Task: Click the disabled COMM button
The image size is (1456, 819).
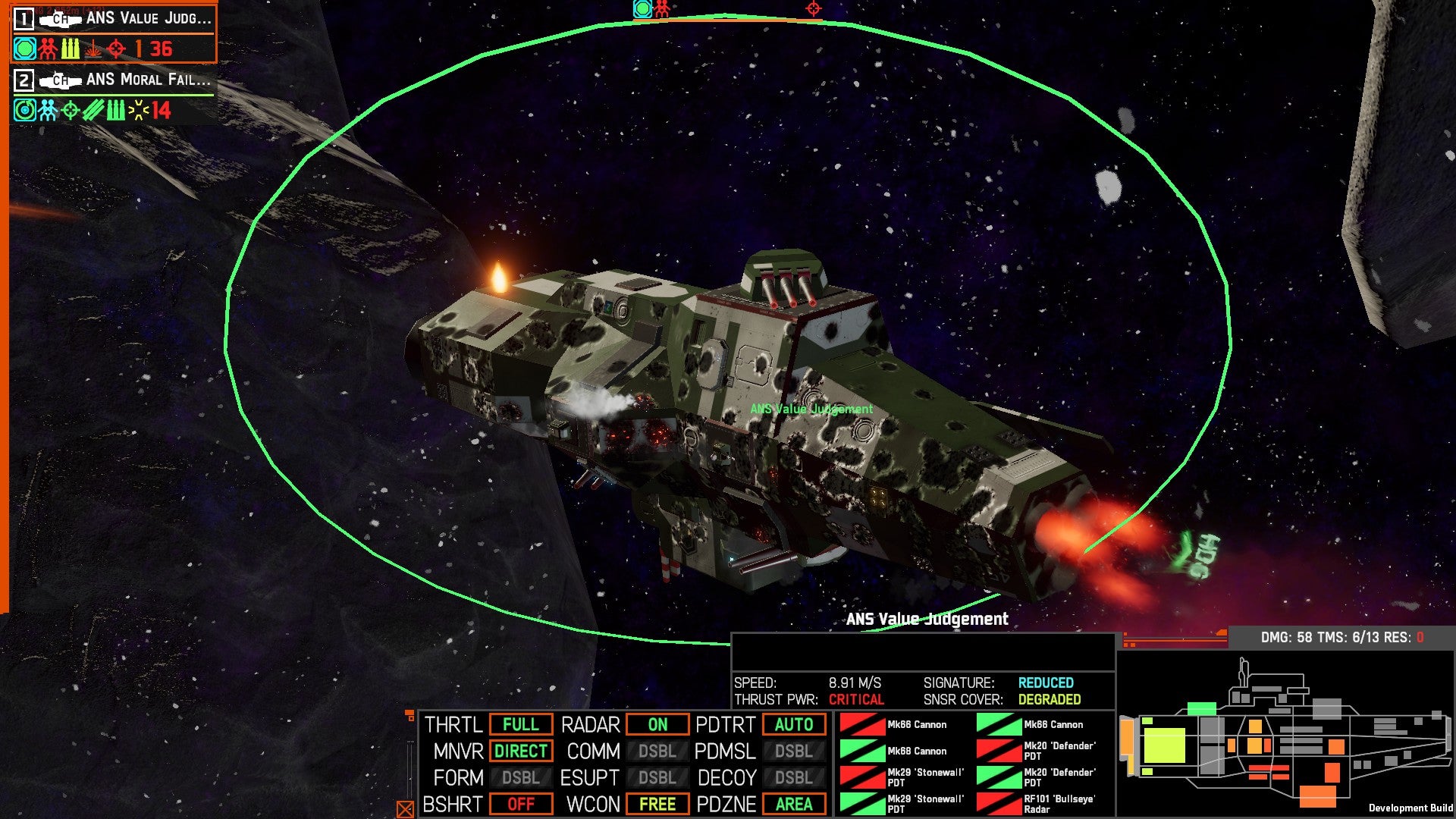Action: click(x=657, y=752)
